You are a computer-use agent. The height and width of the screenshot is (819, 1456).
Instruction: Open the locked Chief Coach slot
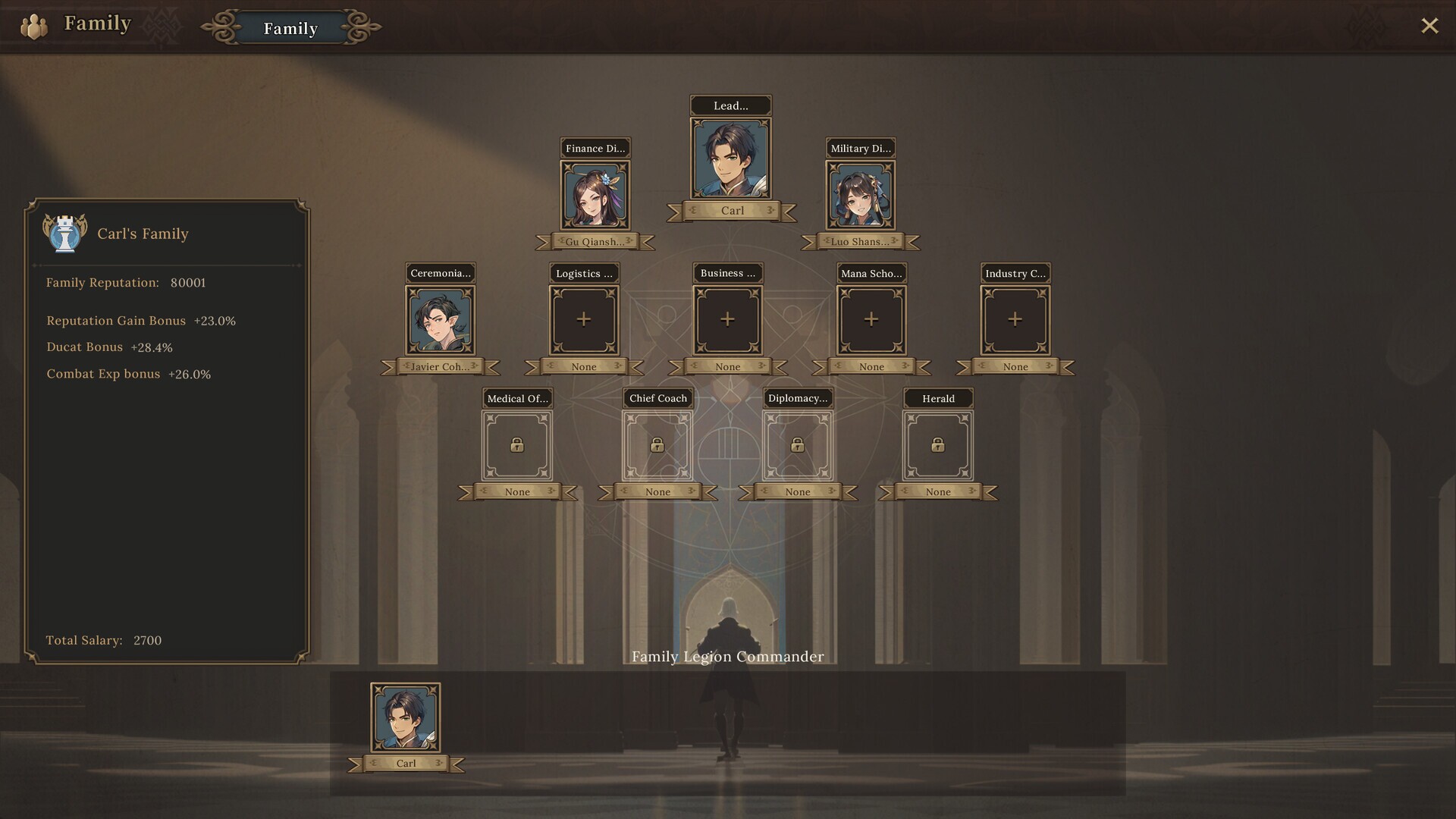tap(657, 445)
